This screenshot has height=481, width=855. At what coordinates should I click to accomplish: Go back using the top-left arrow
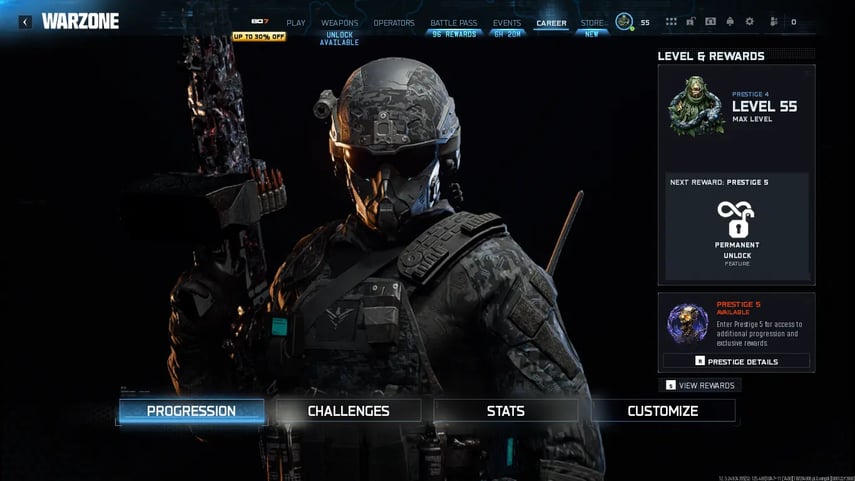(25, 21)
